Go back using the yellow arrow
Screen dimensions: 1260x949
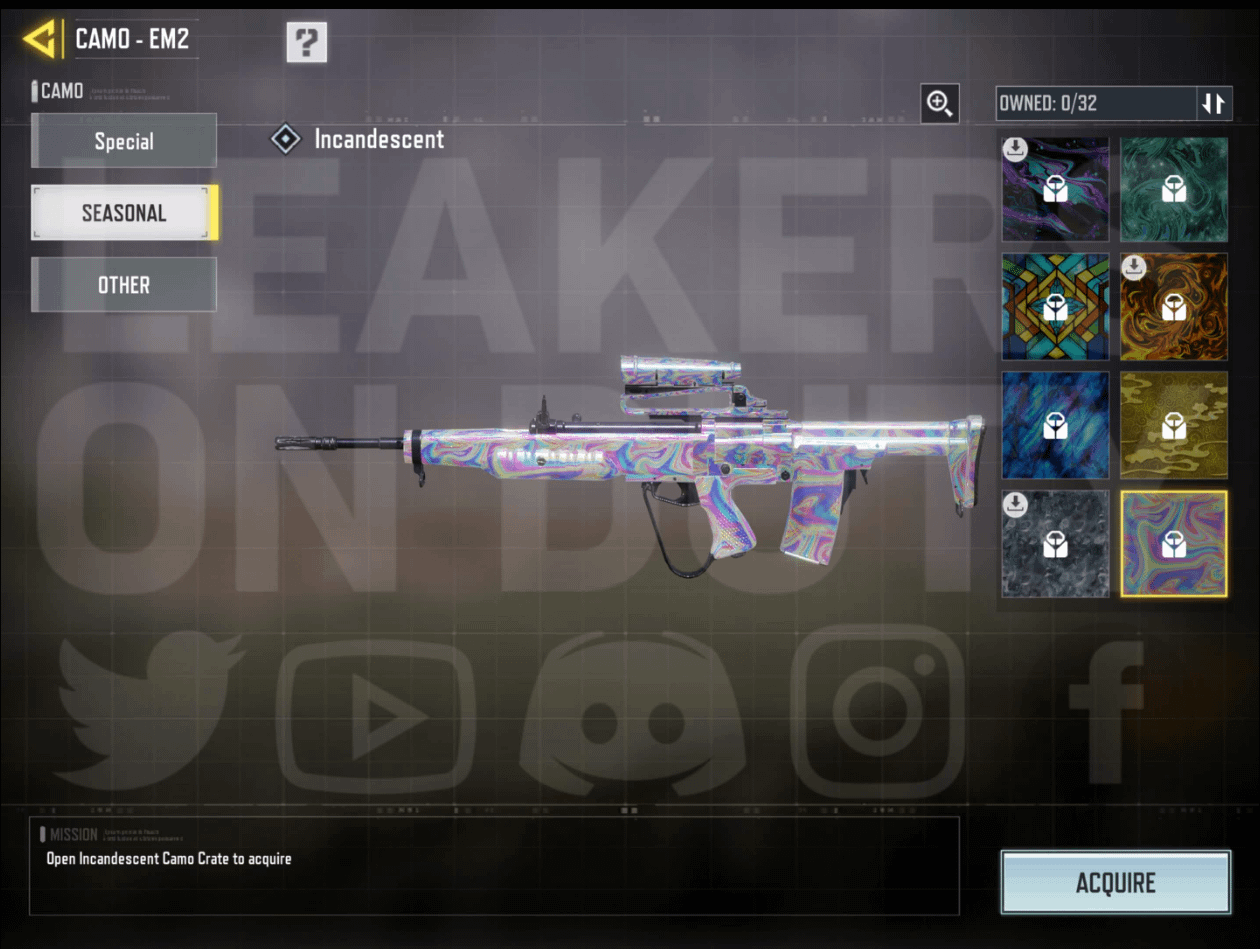(39, 40)
